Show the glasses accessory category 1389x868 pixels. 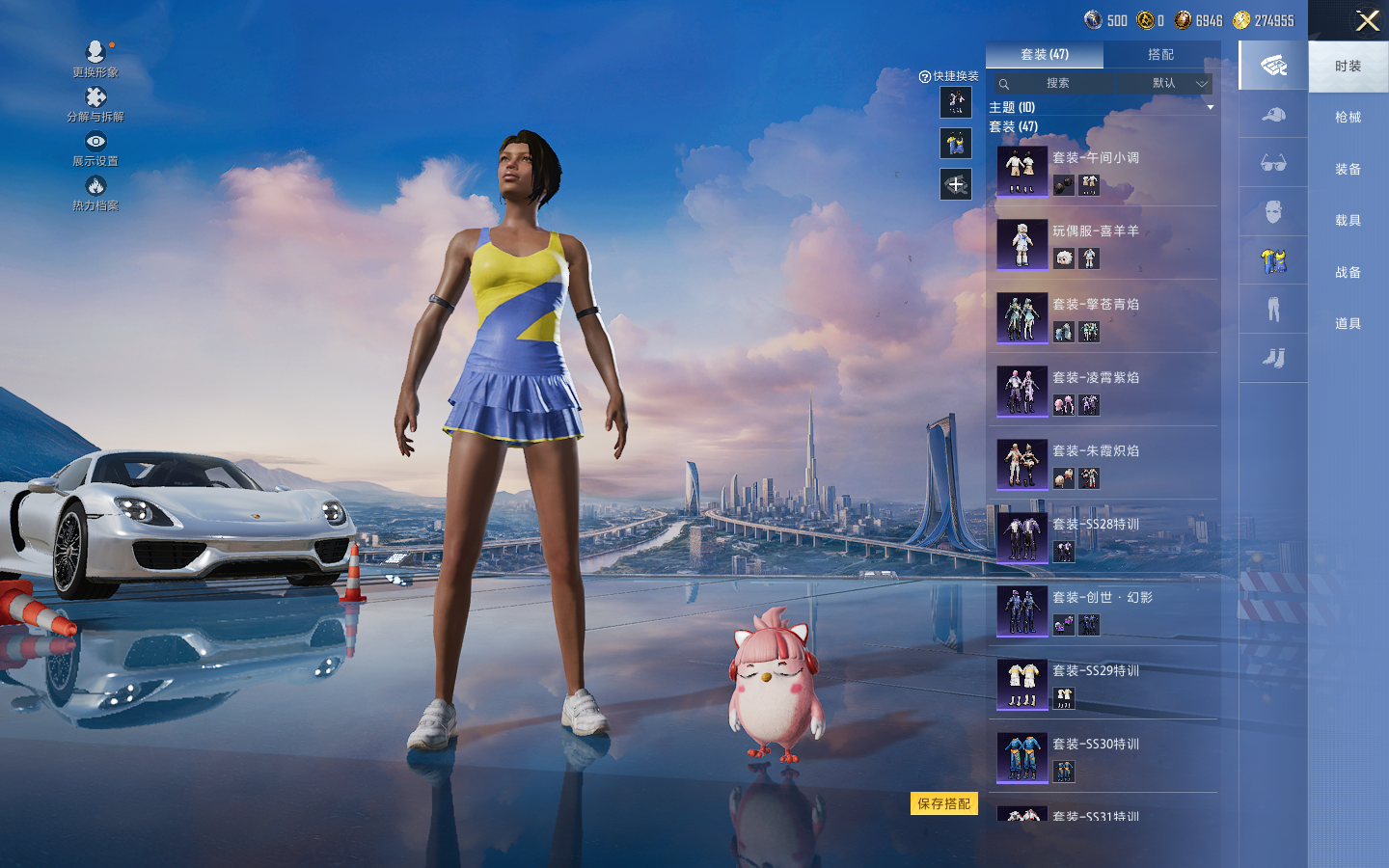click(1273, 163)
